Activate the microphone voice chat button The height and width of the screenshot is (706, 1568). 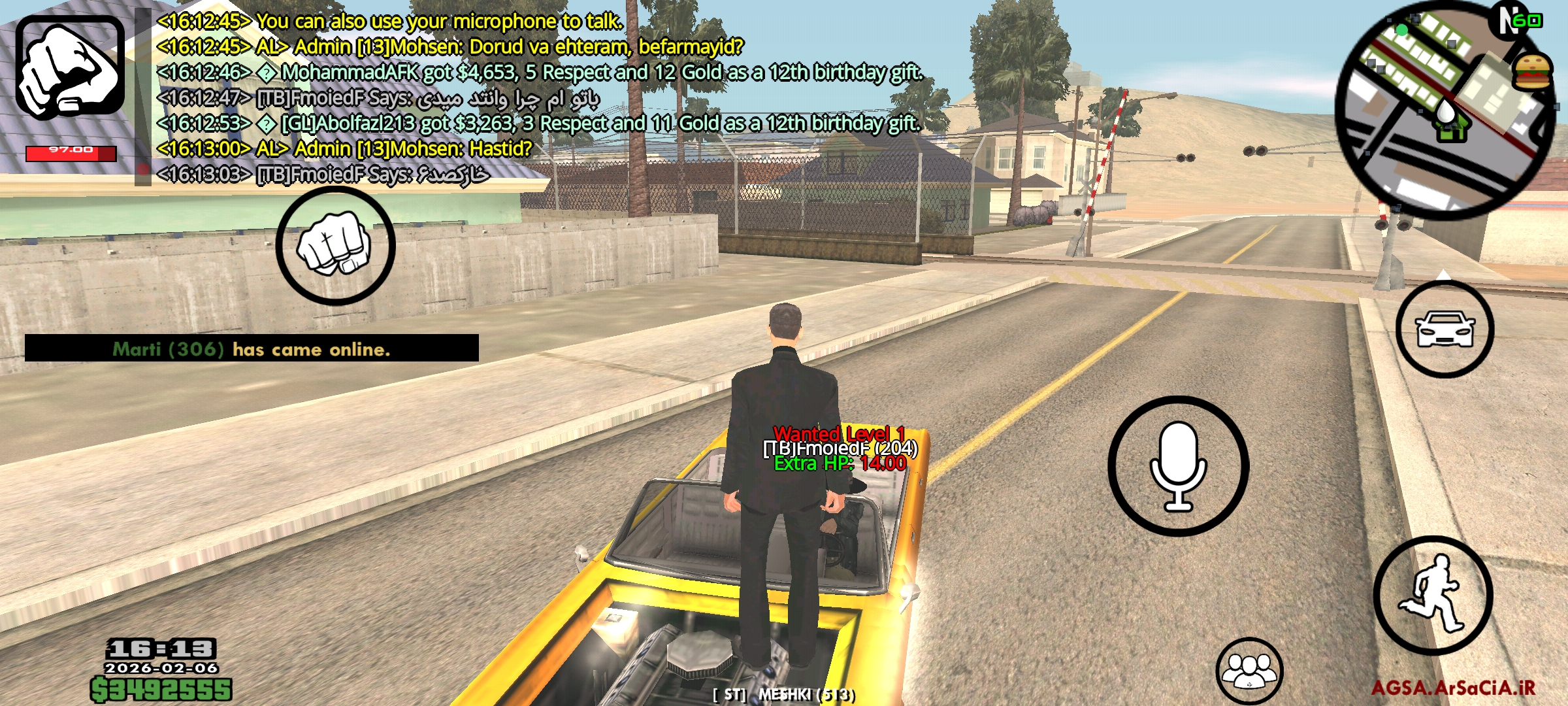(1179, 466)
